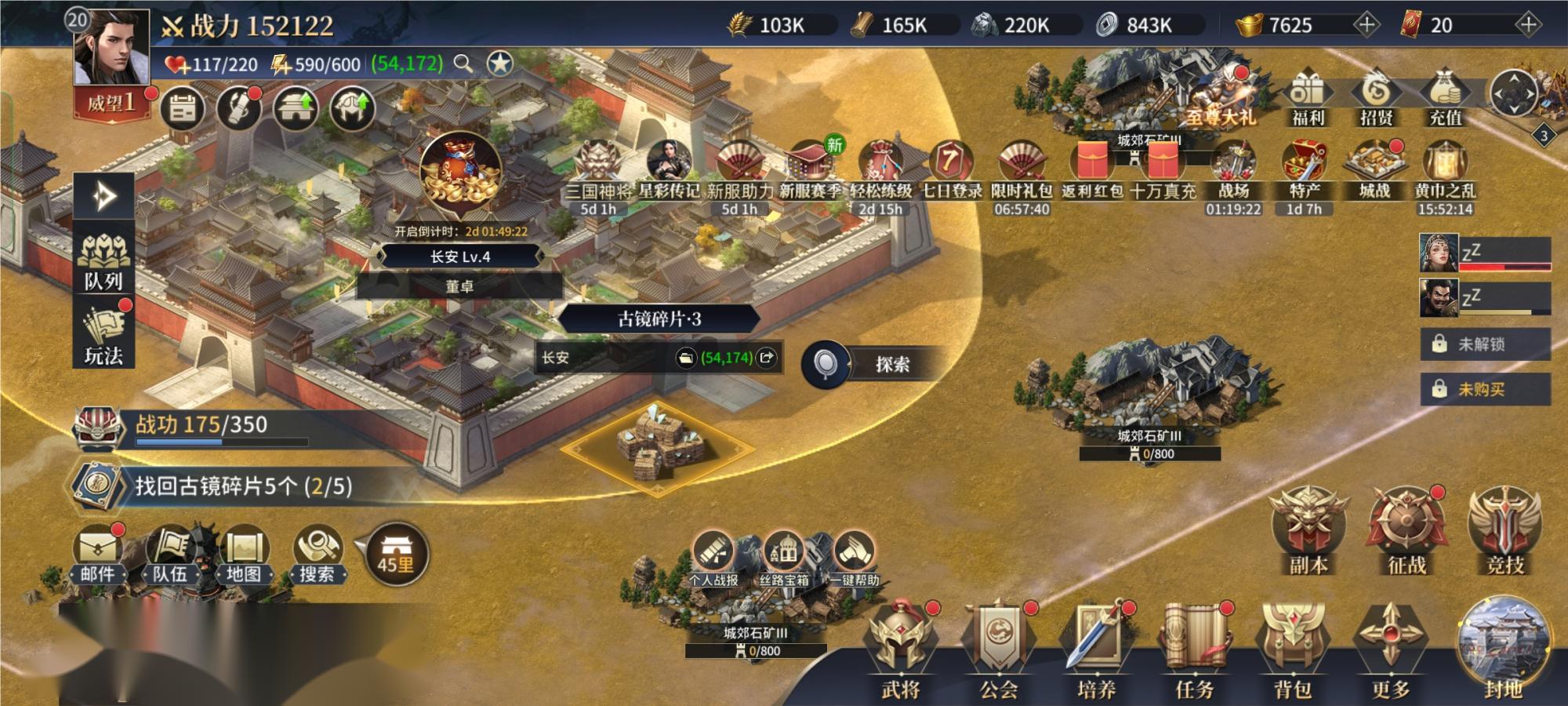Open the 福利 welfare gifts
This screenshot has width=1568, height=706.
(1307, 98)
